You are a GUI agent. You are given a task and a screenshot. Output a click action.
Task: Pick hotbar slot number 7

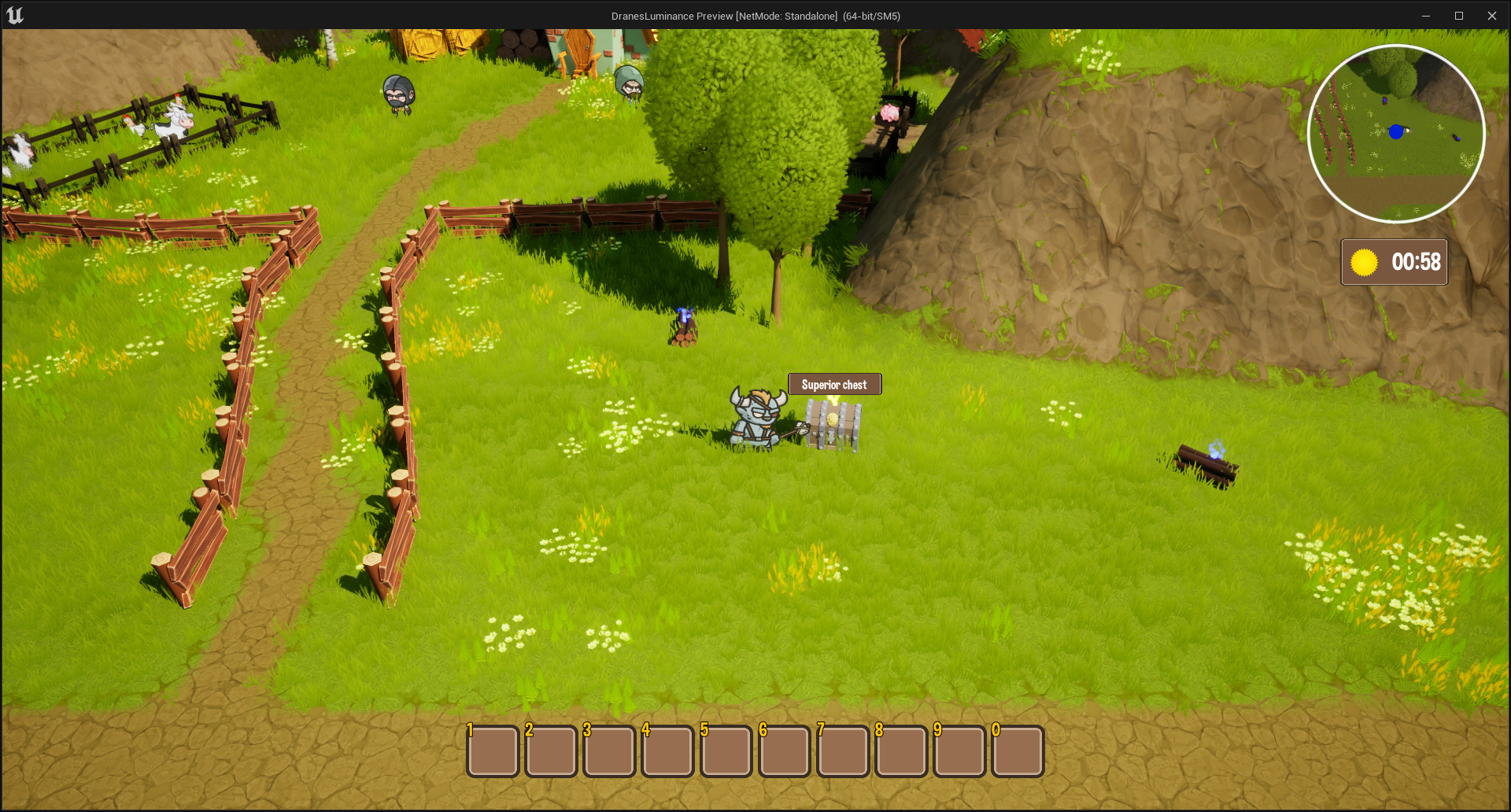(x=842, y=751)
